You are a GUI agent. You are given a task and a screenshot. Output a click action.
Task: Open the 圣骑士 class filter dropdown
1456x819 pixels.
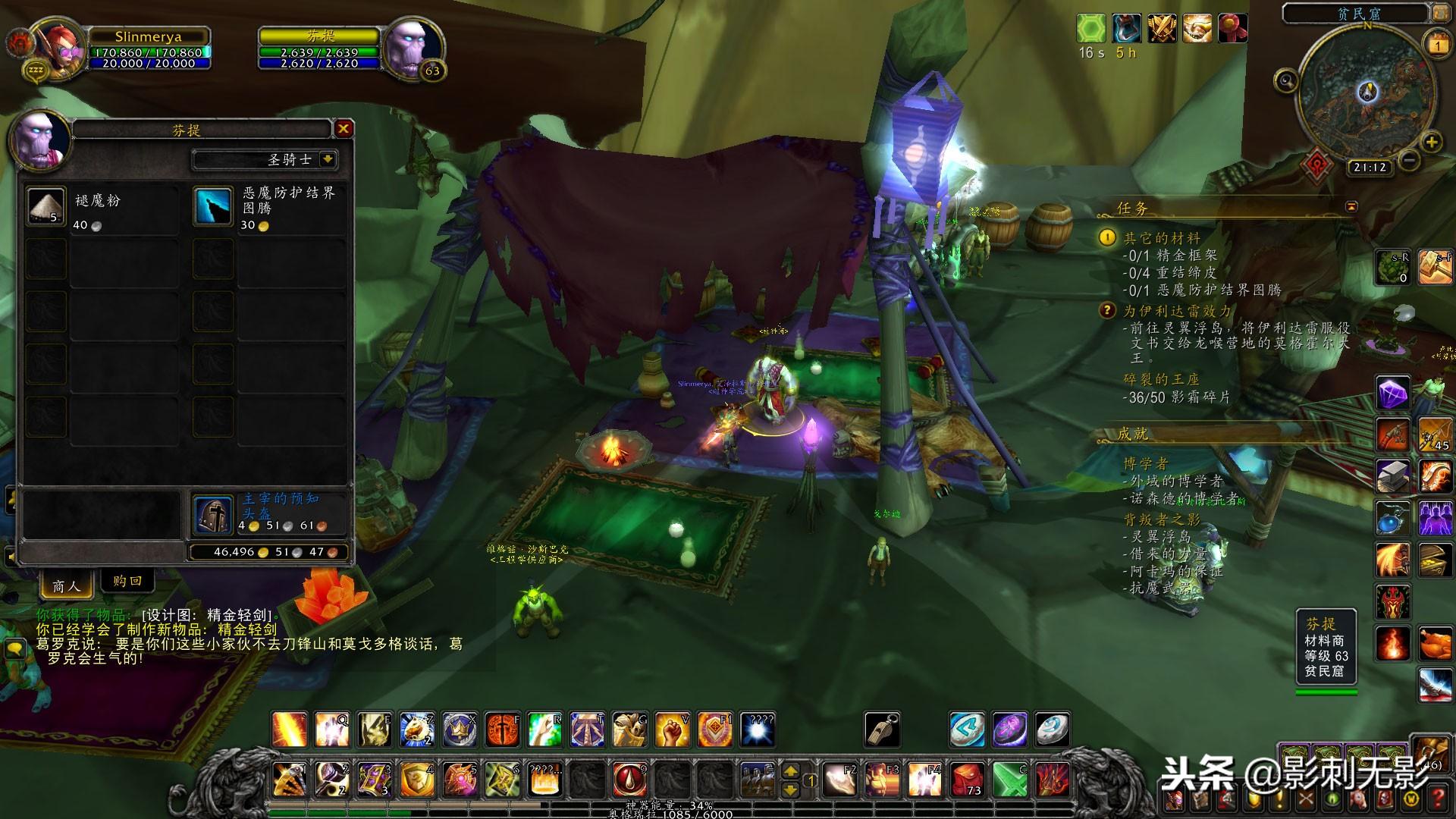328,159
